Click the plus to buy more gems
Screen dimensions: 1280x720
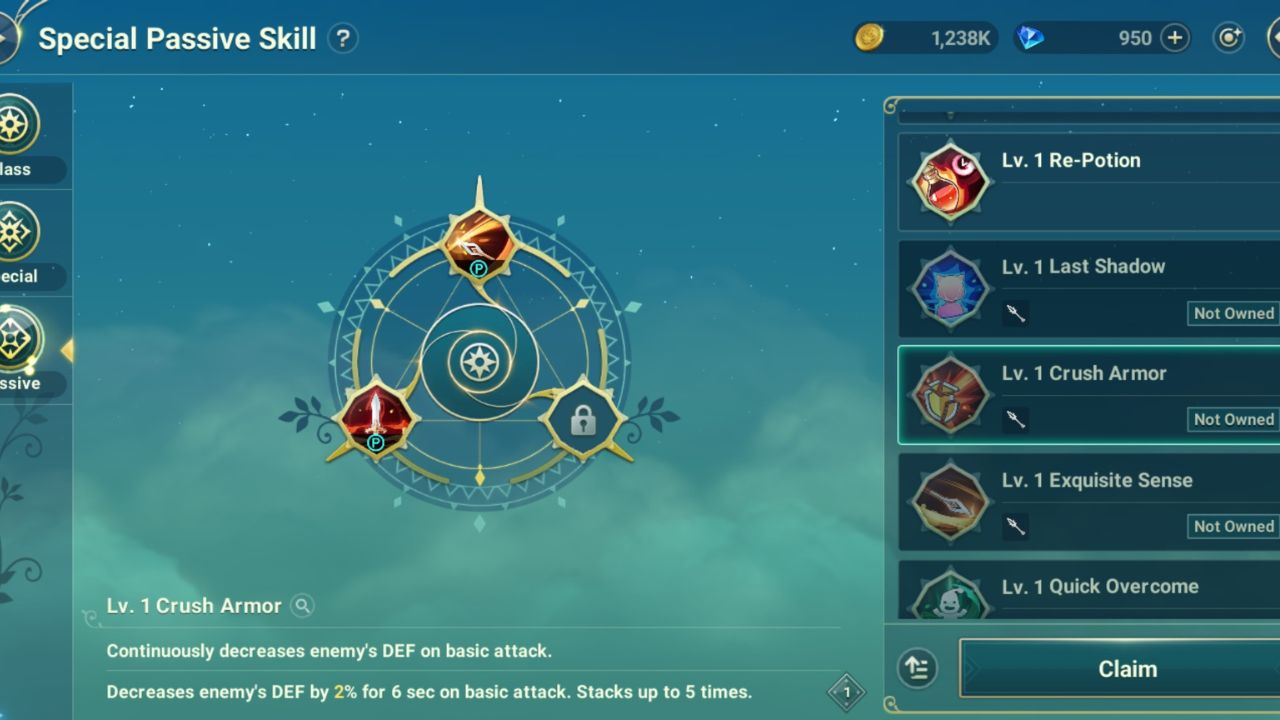pos(1176,38)
